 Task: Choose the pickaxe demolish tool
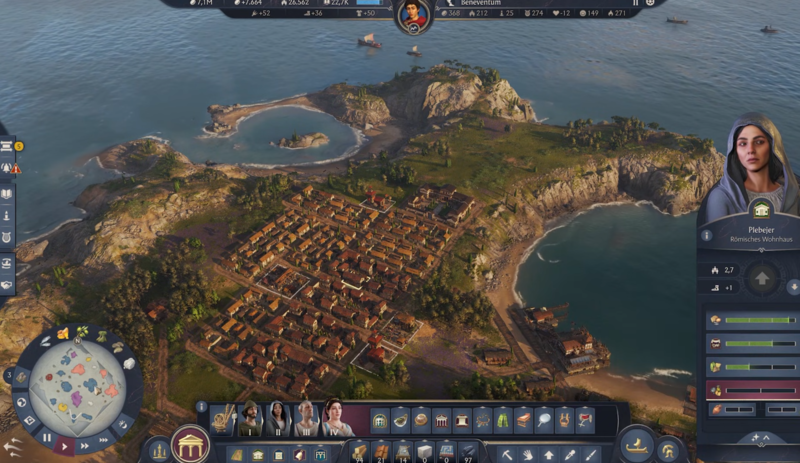(x=507, y=455)
